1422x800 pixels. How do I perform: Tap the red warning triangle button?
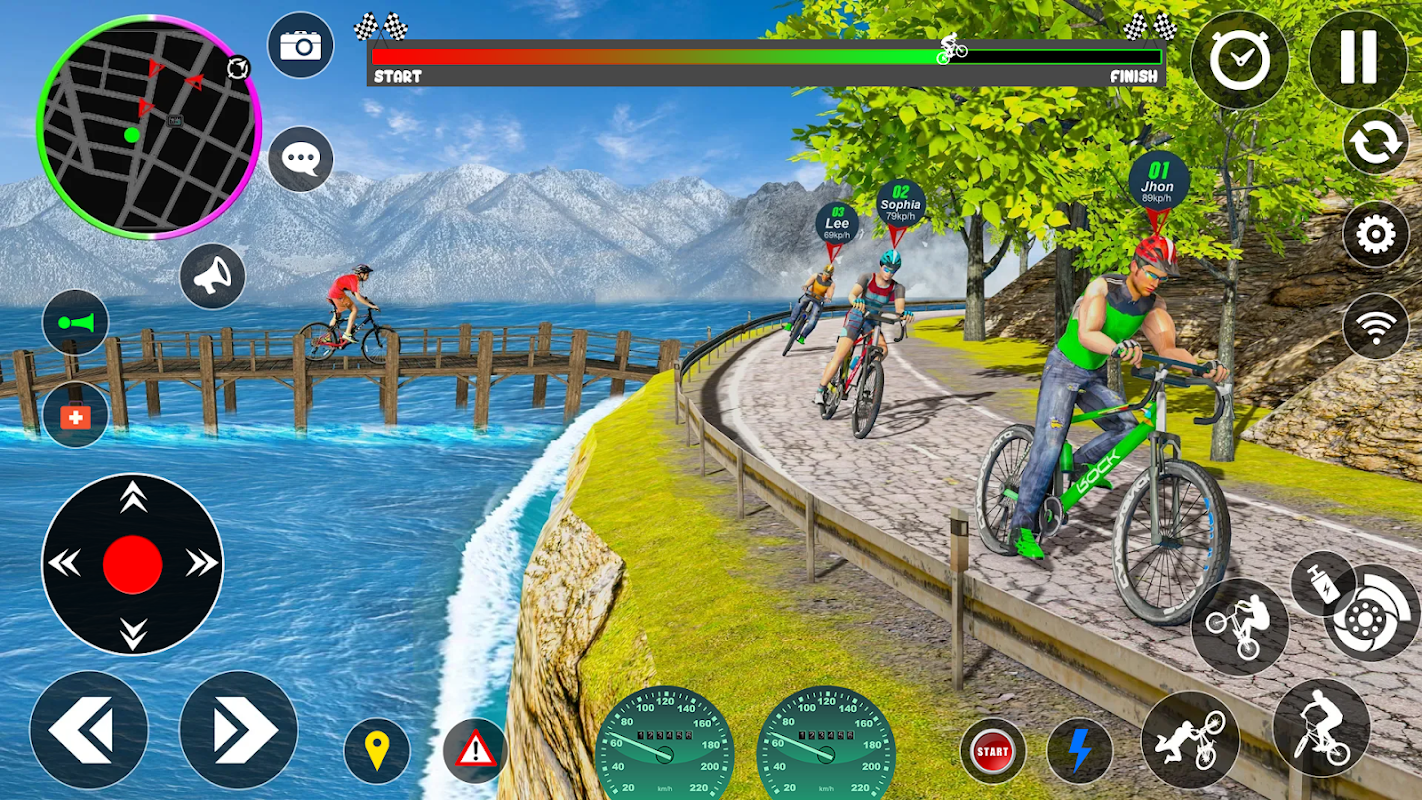pos(475,750)
